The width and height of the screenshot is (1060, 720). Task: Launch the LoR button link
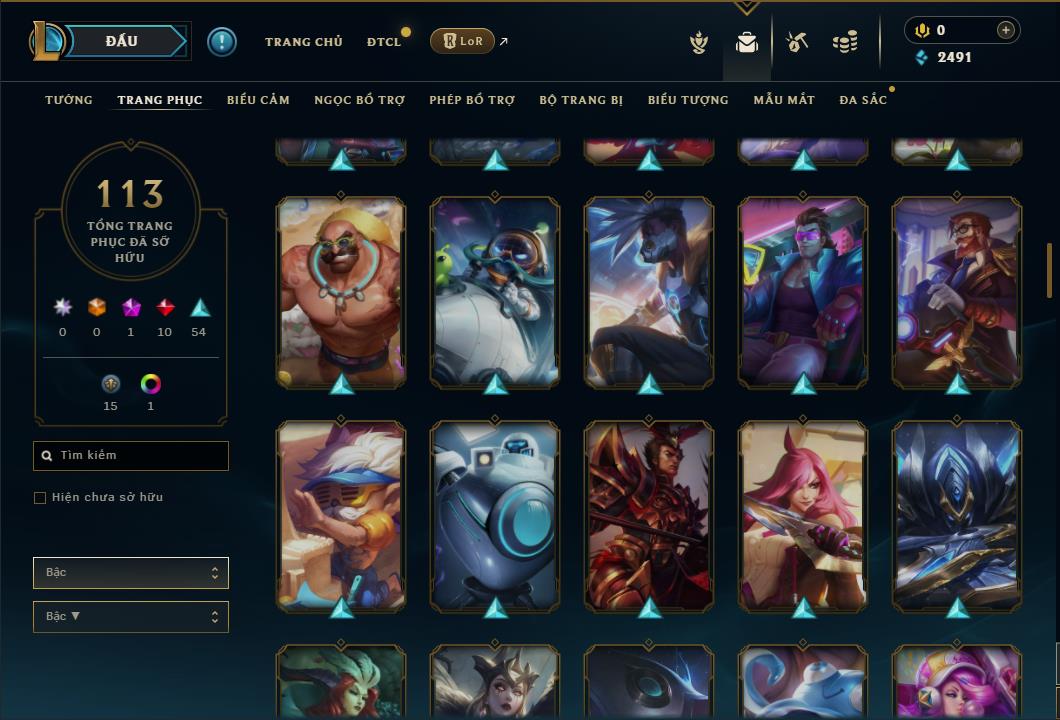(462, 41)
